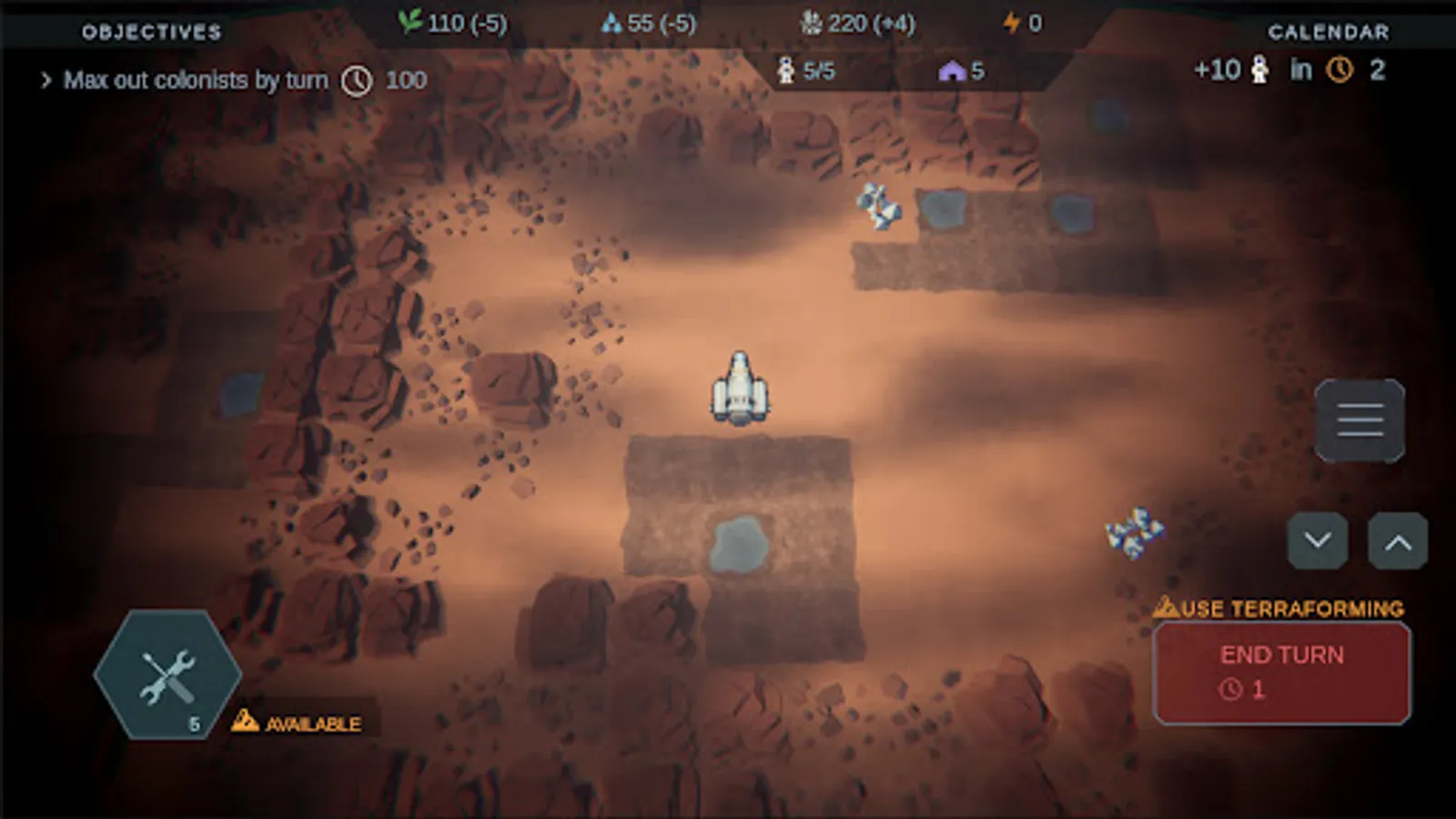
Task: Select the rover unit near the upper lake
Action: click(878, 207)
